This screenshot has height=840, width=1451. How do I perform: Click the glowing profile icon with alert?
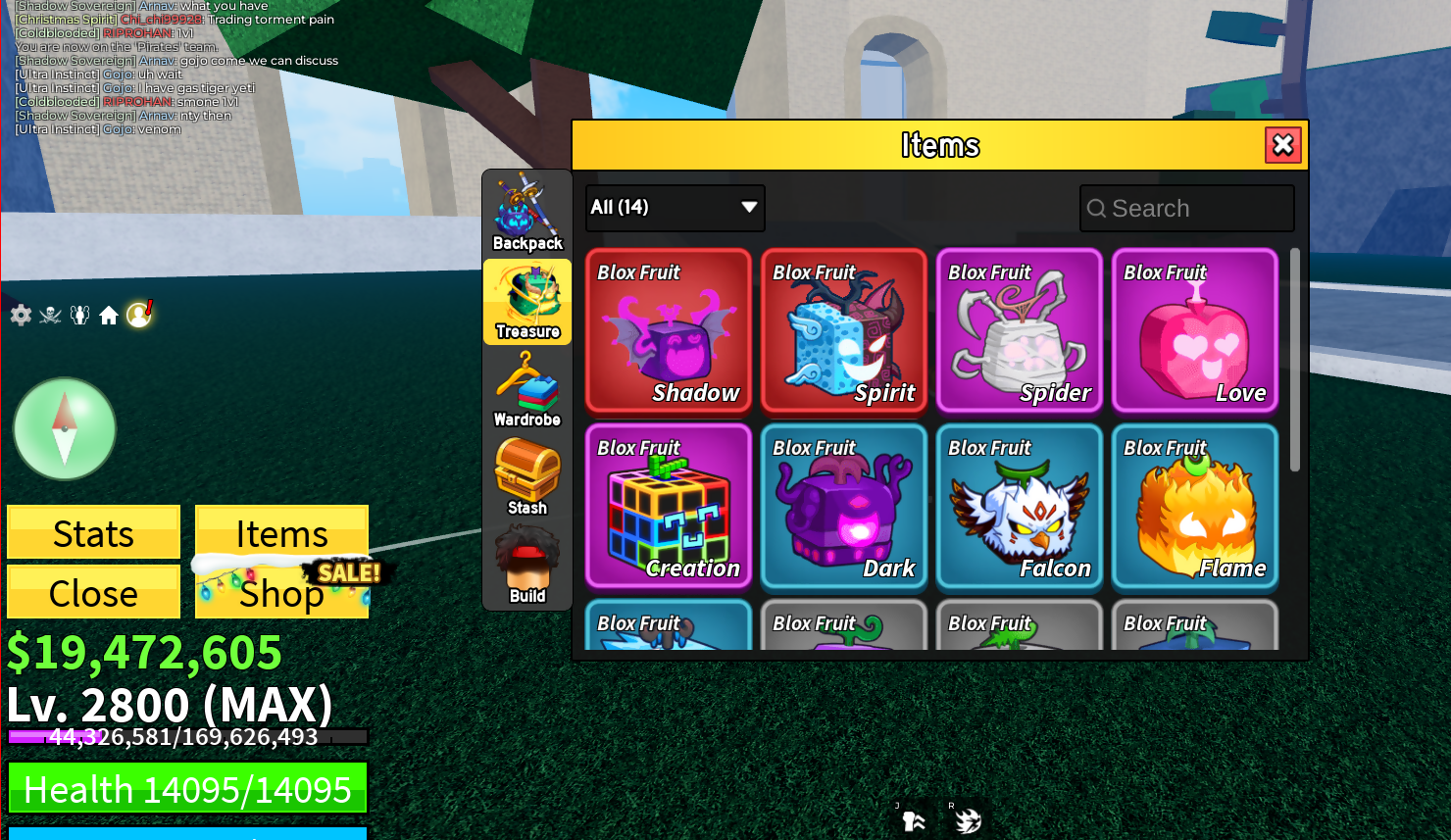pos(137,316)
